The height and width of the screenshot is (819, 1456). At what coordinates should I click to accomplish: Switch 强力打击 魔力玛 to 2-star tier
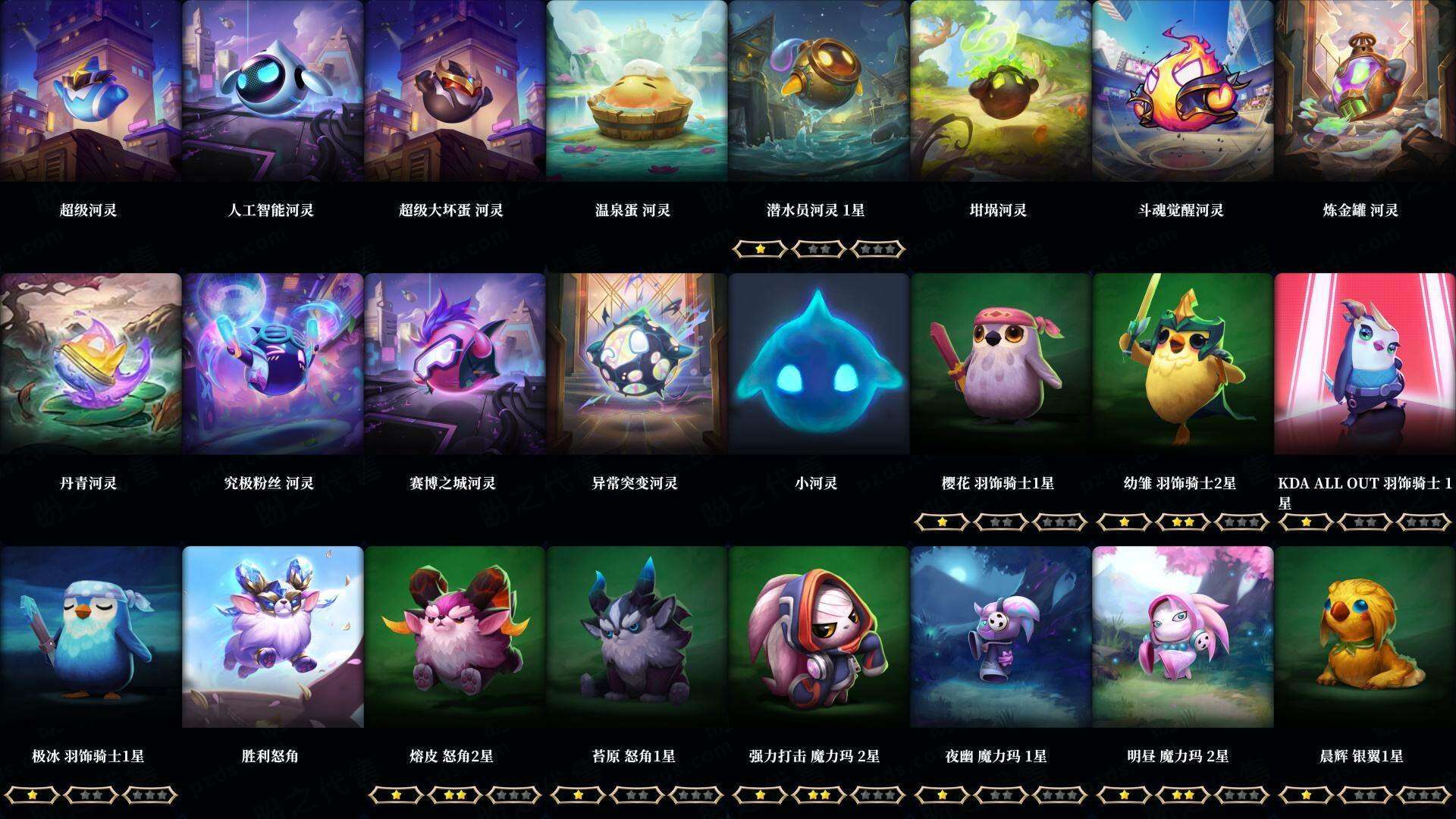819,795
